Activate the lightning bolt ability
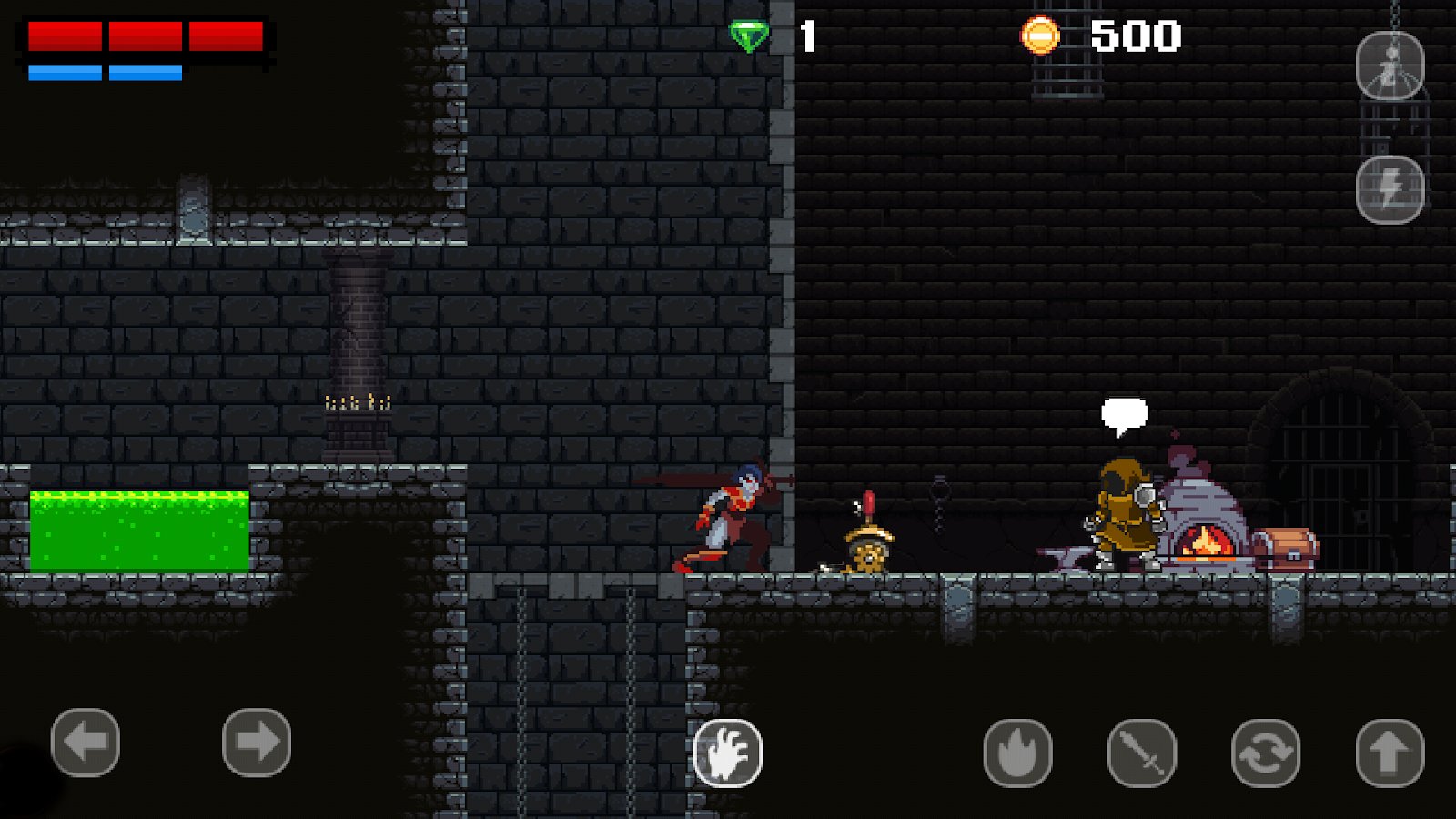The height and width of the screenshot is (819, 1456). 1390,189
